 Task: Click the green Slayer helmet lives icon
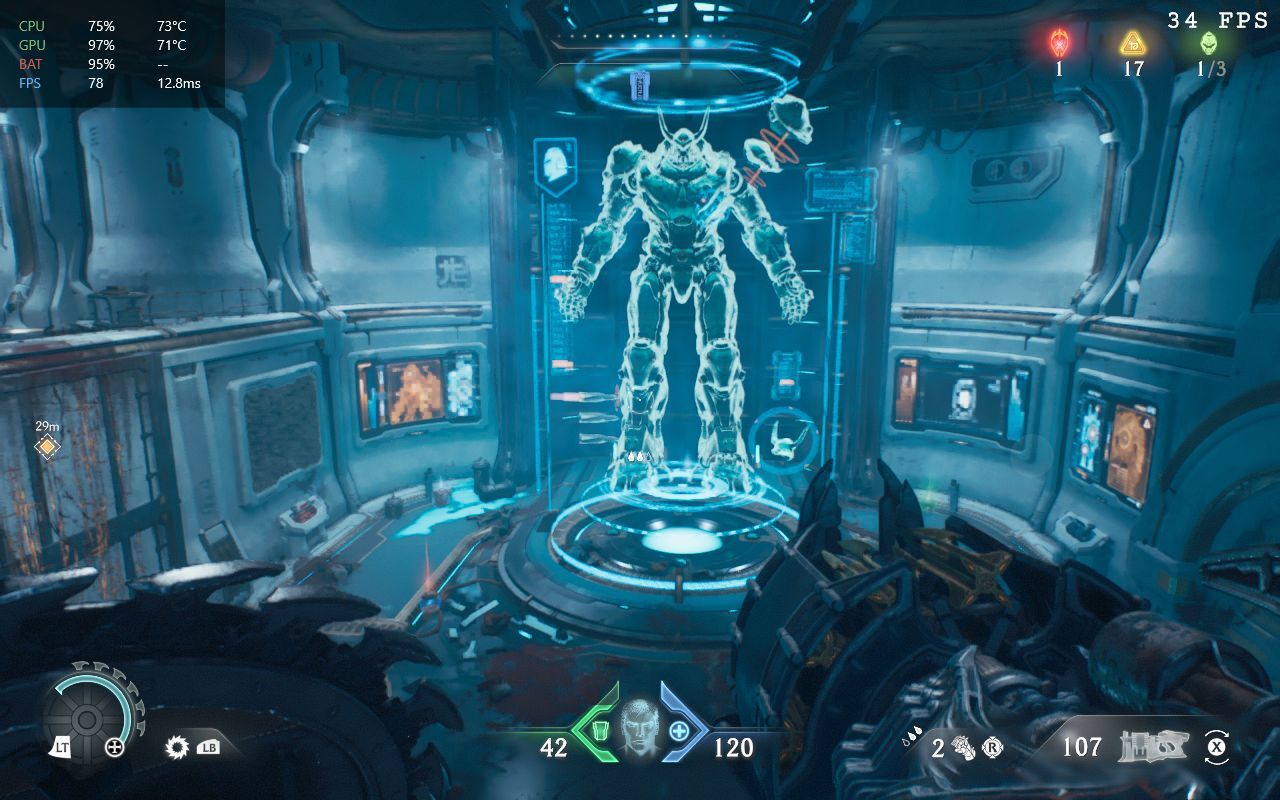(1208, 43)
